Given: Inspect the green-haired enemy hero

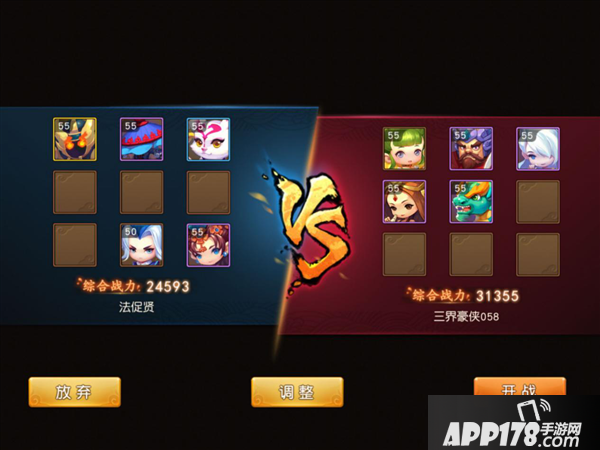Looking at the screenshot, I should click(404, 148).
